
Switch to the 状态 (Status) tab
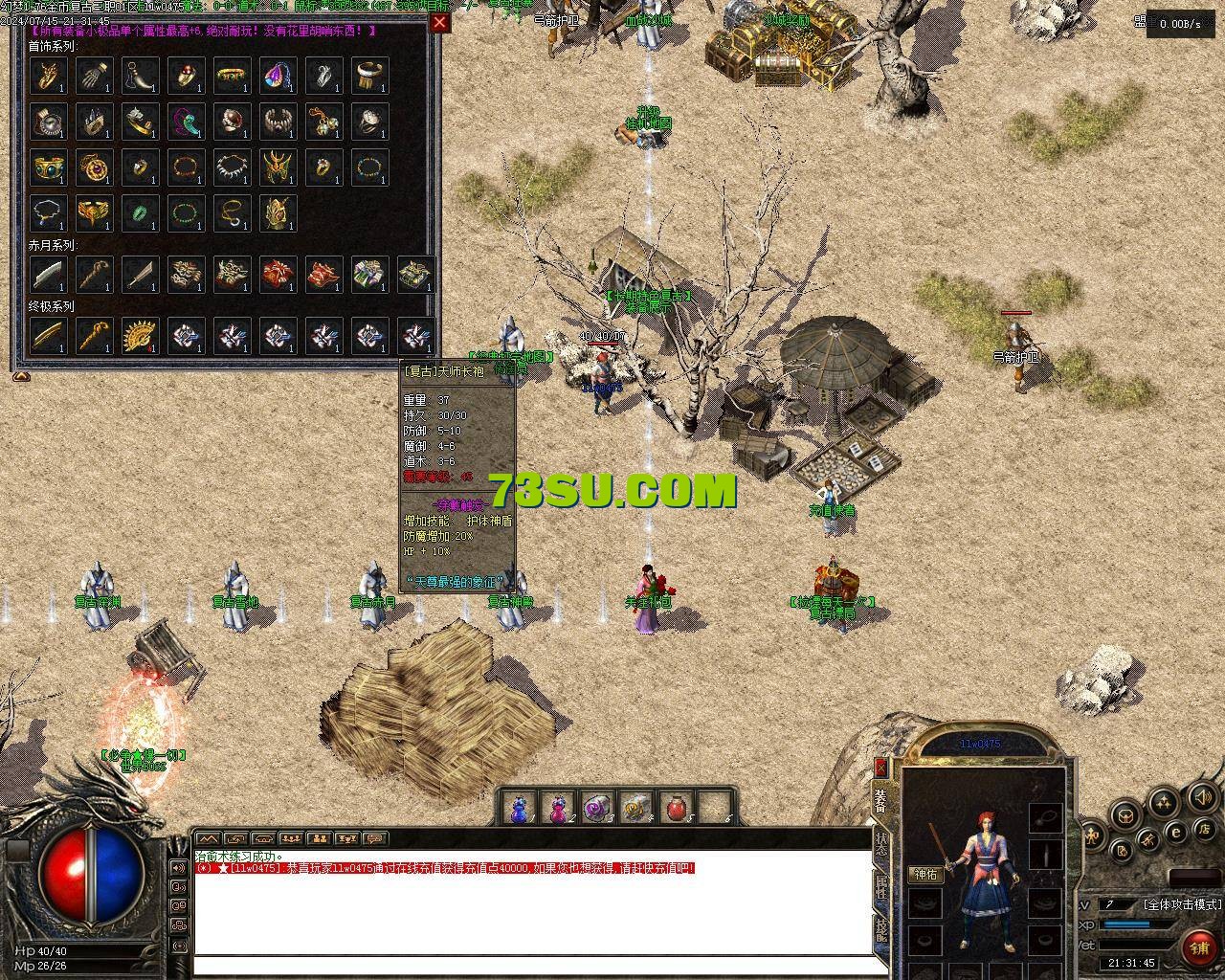pyautogui.click(x=881, y=843)
